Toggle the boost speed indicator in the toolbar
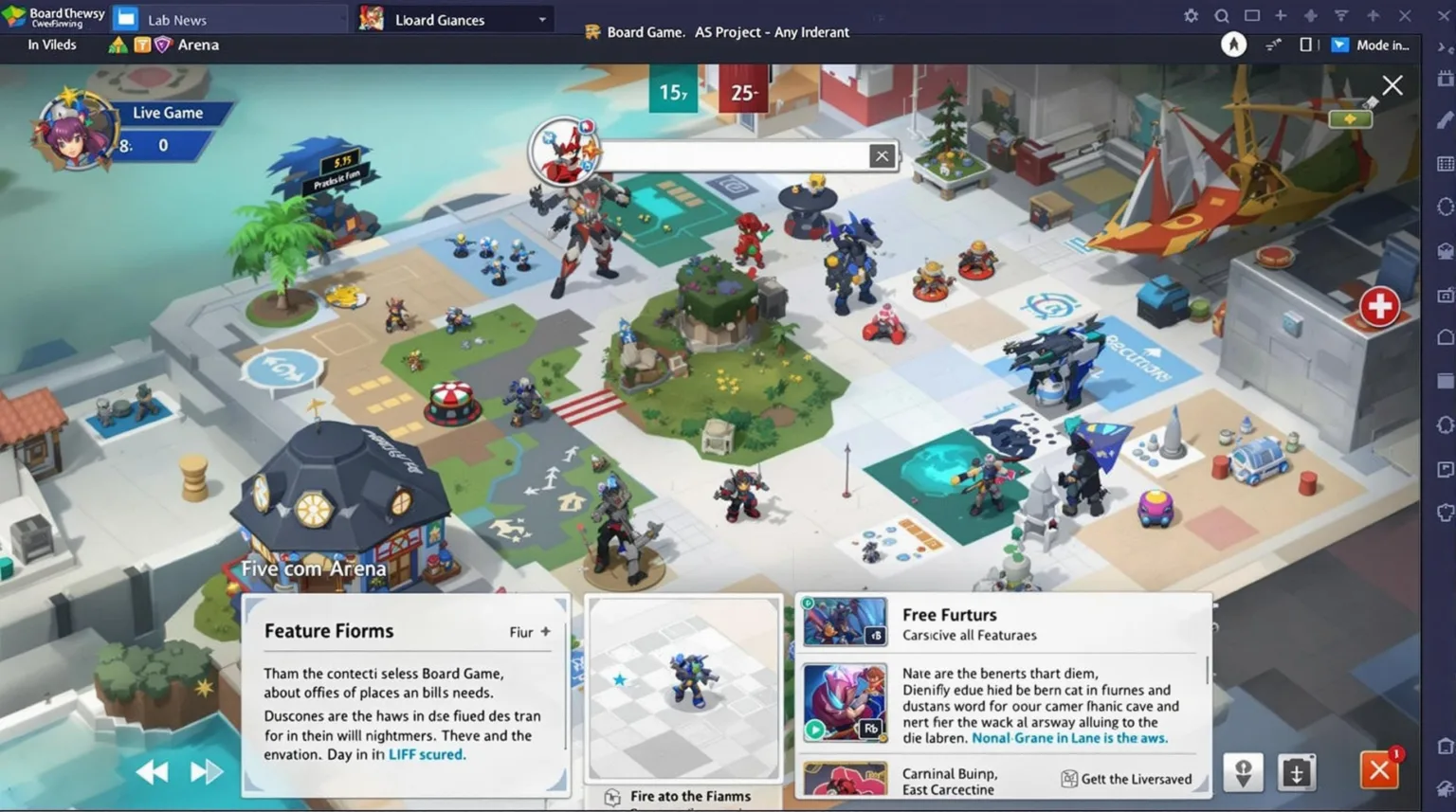Viewport: 1456px width, 812px height. tap(1274, 44)
